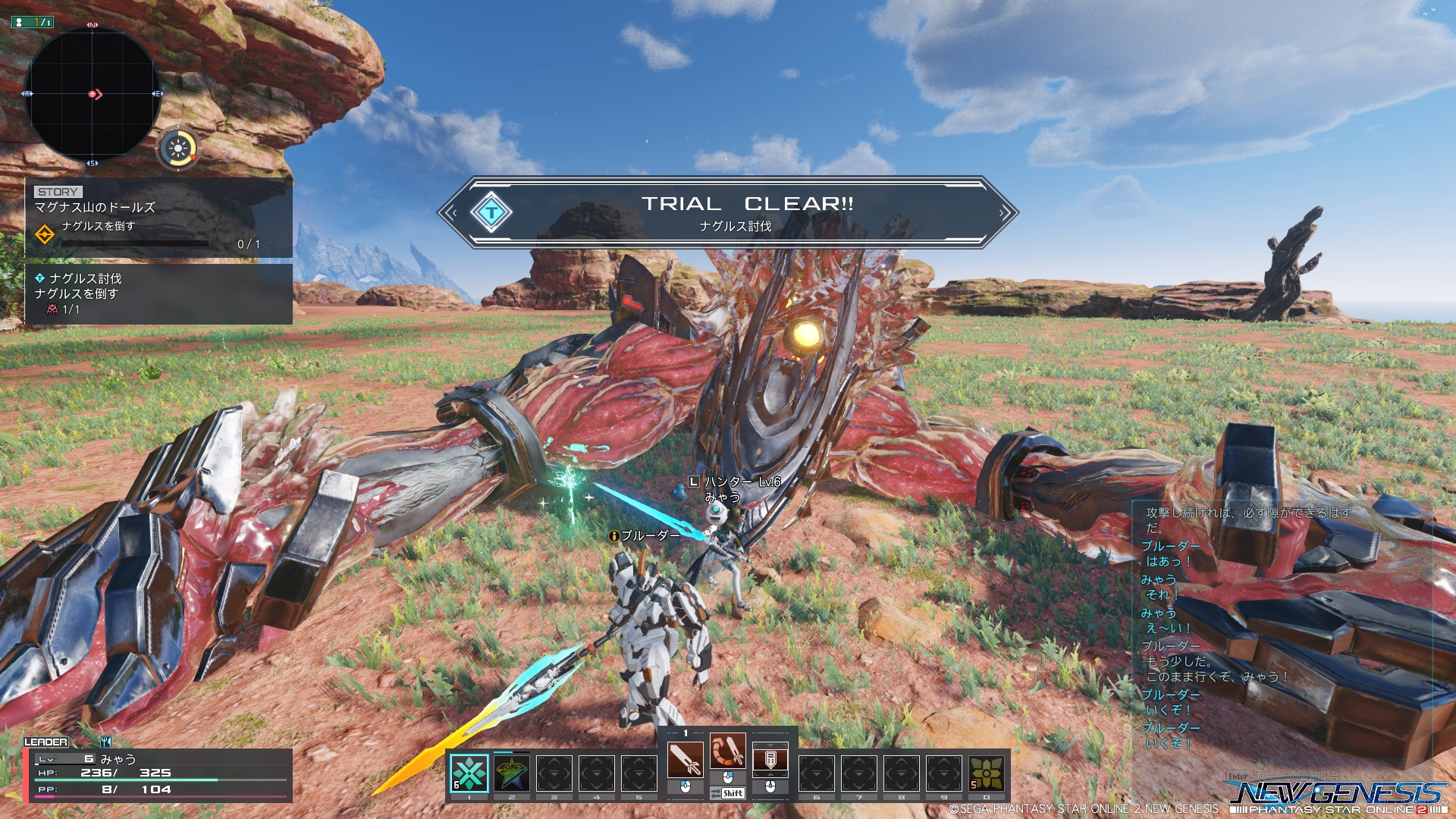This screenshot has height=819, width=1456.
Task: Activate the whip-and-sword photon art icon
Action: pos(728,752)
